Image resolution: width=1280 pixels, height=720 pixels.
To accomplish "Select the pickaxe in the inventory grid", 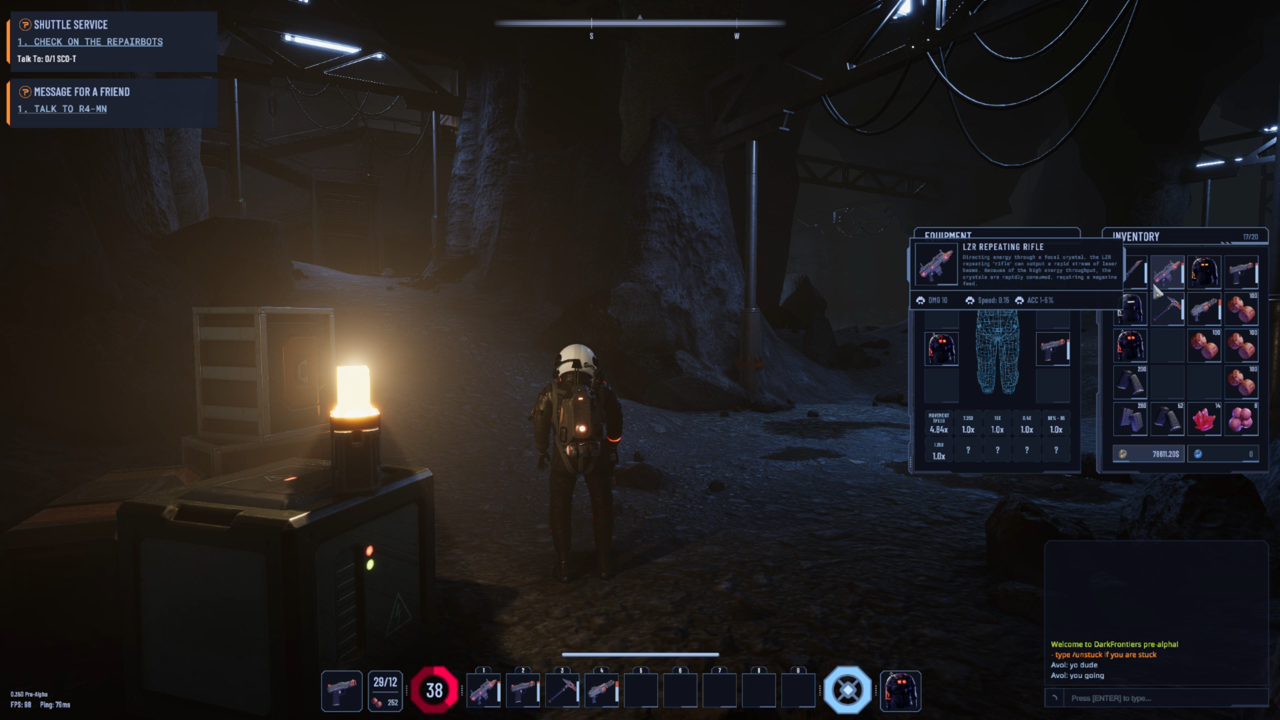I will [x=1167, y=309].
